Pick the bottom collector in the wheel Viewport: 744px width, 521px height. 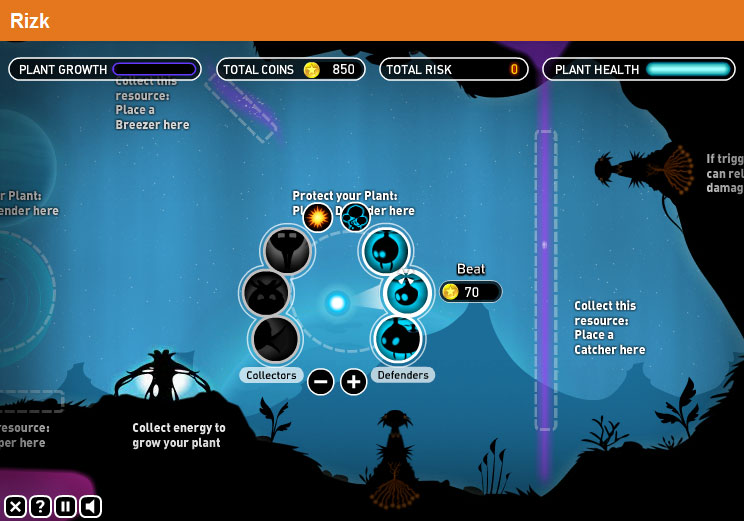pos(276,339)
